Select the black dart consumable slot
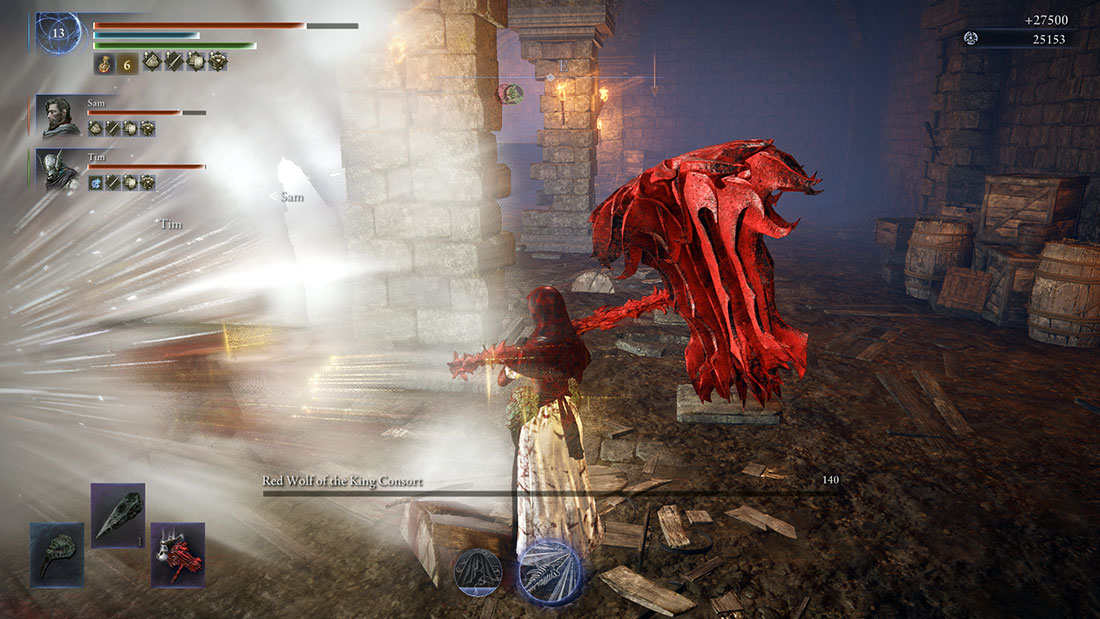 (x=118, y=515)
